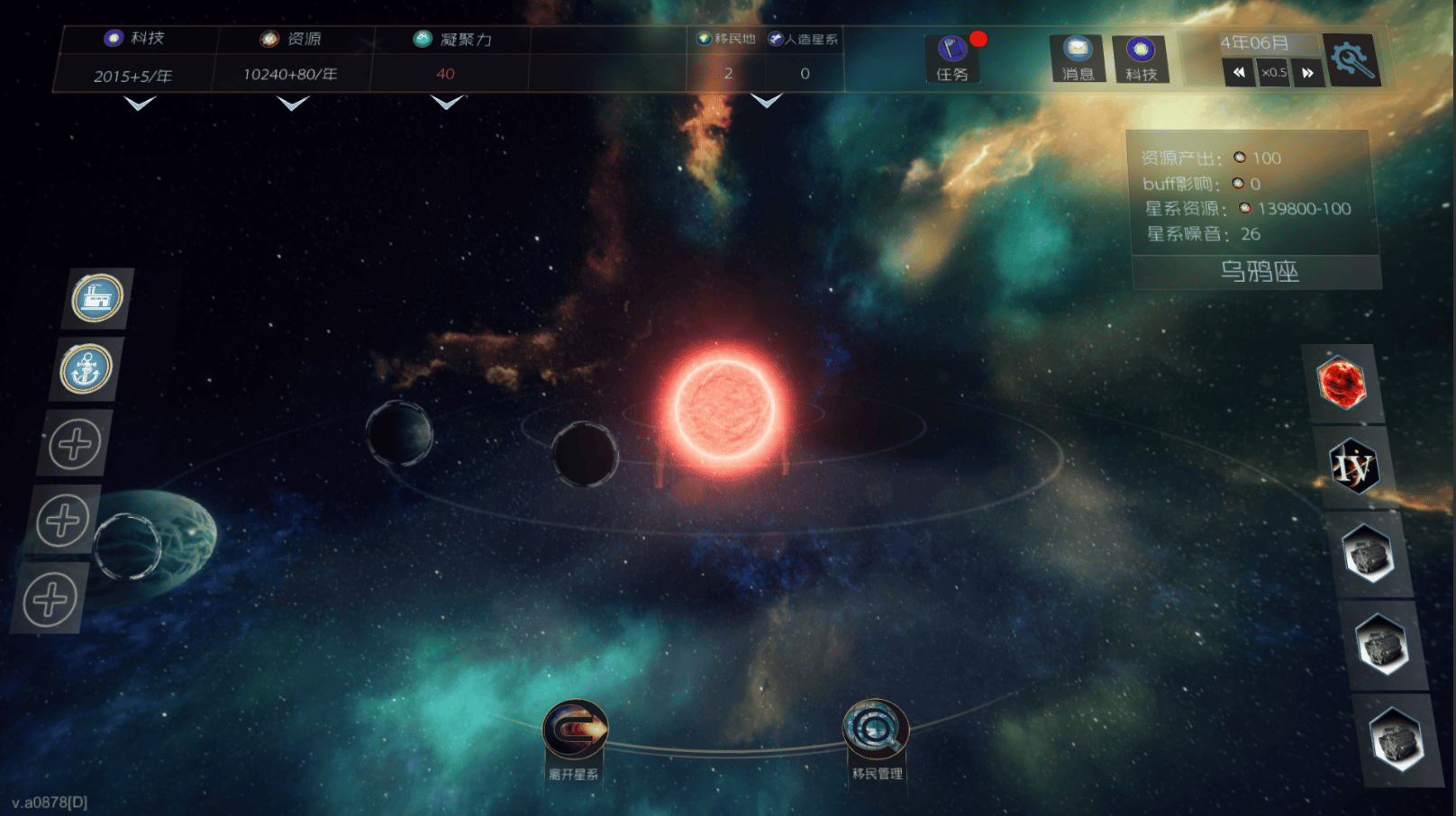Open settings with the gear wrench icon
The height and width of the screenshot is (816, 1456).
pos(1352,60)
